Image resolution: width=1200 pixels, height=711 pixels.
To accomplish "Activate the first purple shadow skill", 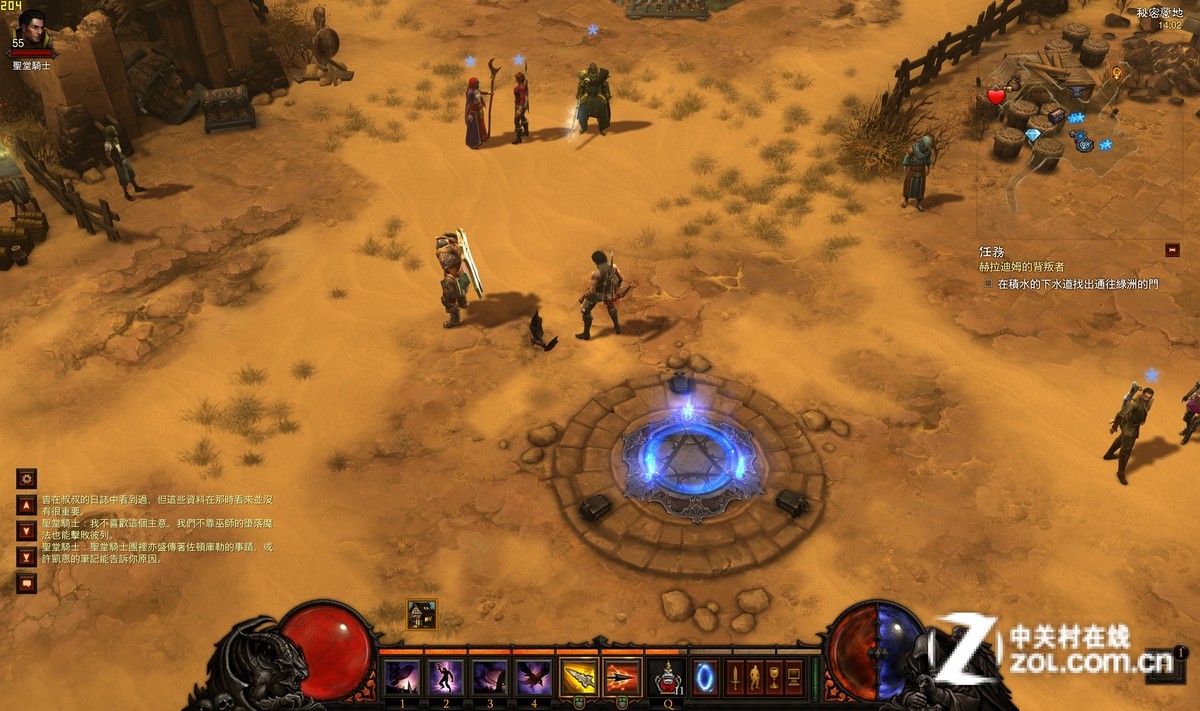I will [x=402, y=678].
